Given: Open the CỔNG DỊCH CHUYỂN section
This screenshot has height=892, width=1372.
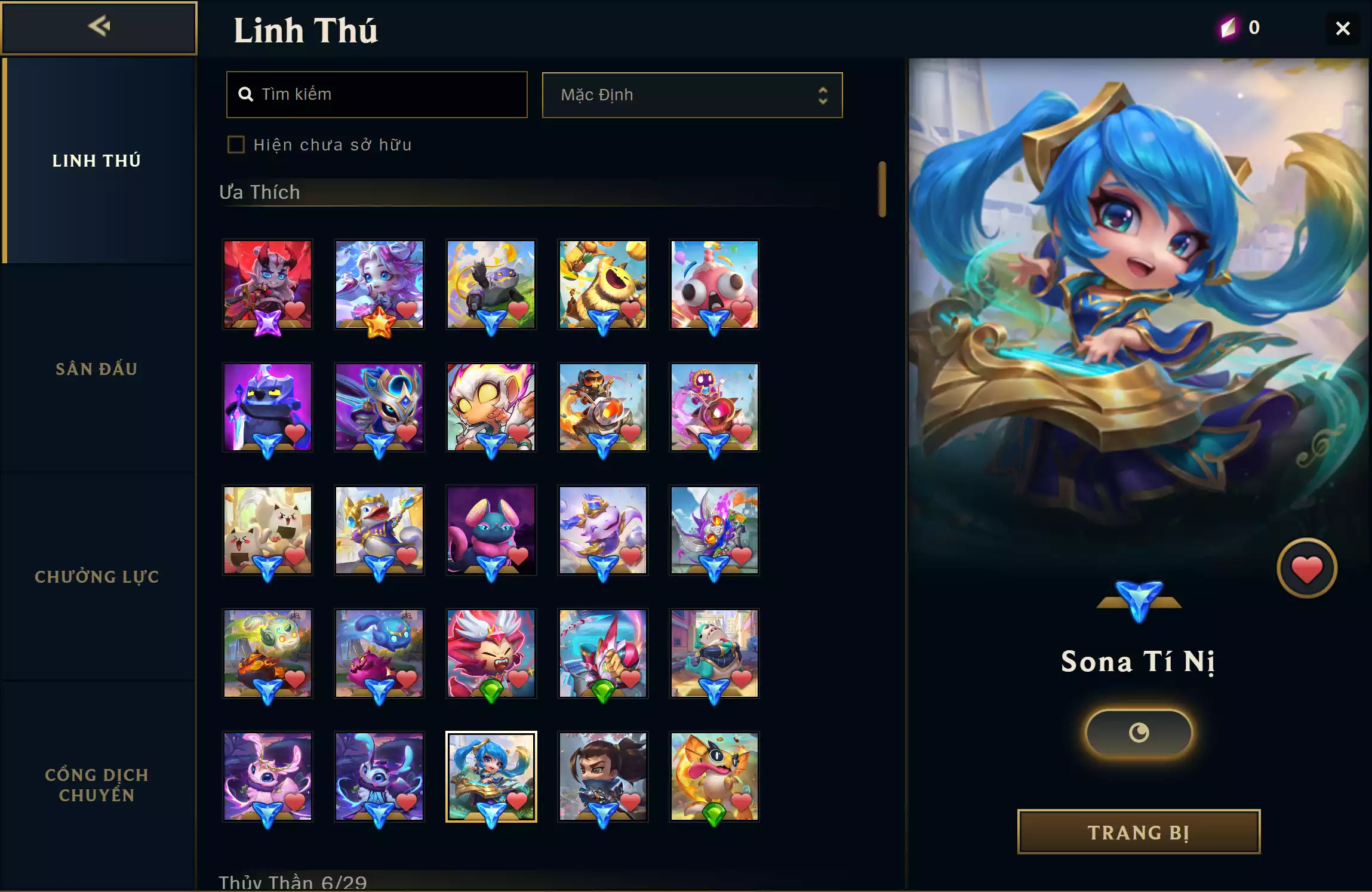Looking at the screenshot, I should pyautogui.click(x=97, y=784).
